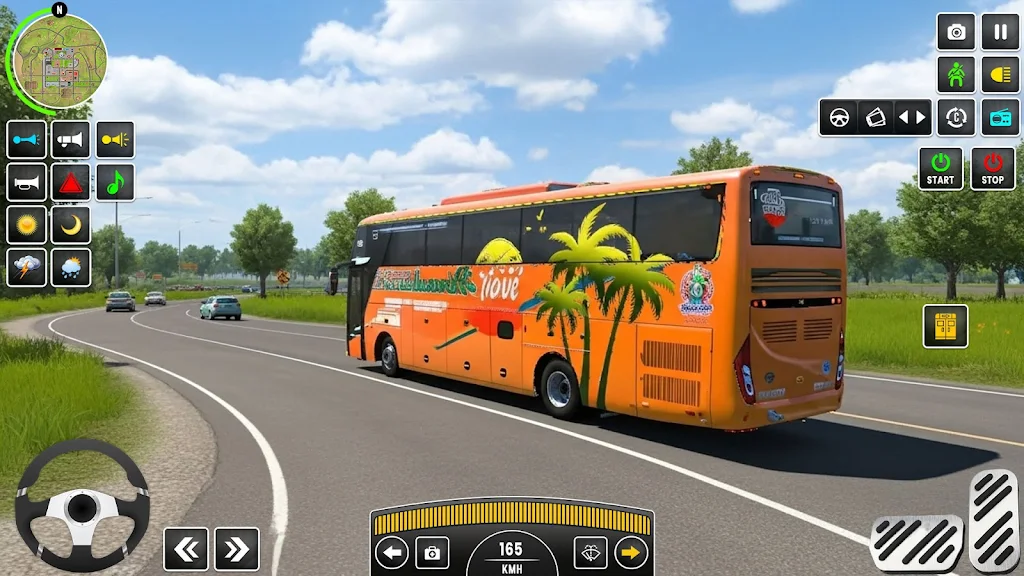Screen dimensions: 1024x576
Task: Switch to night mode with the moon icon
Action: (71, 225)
